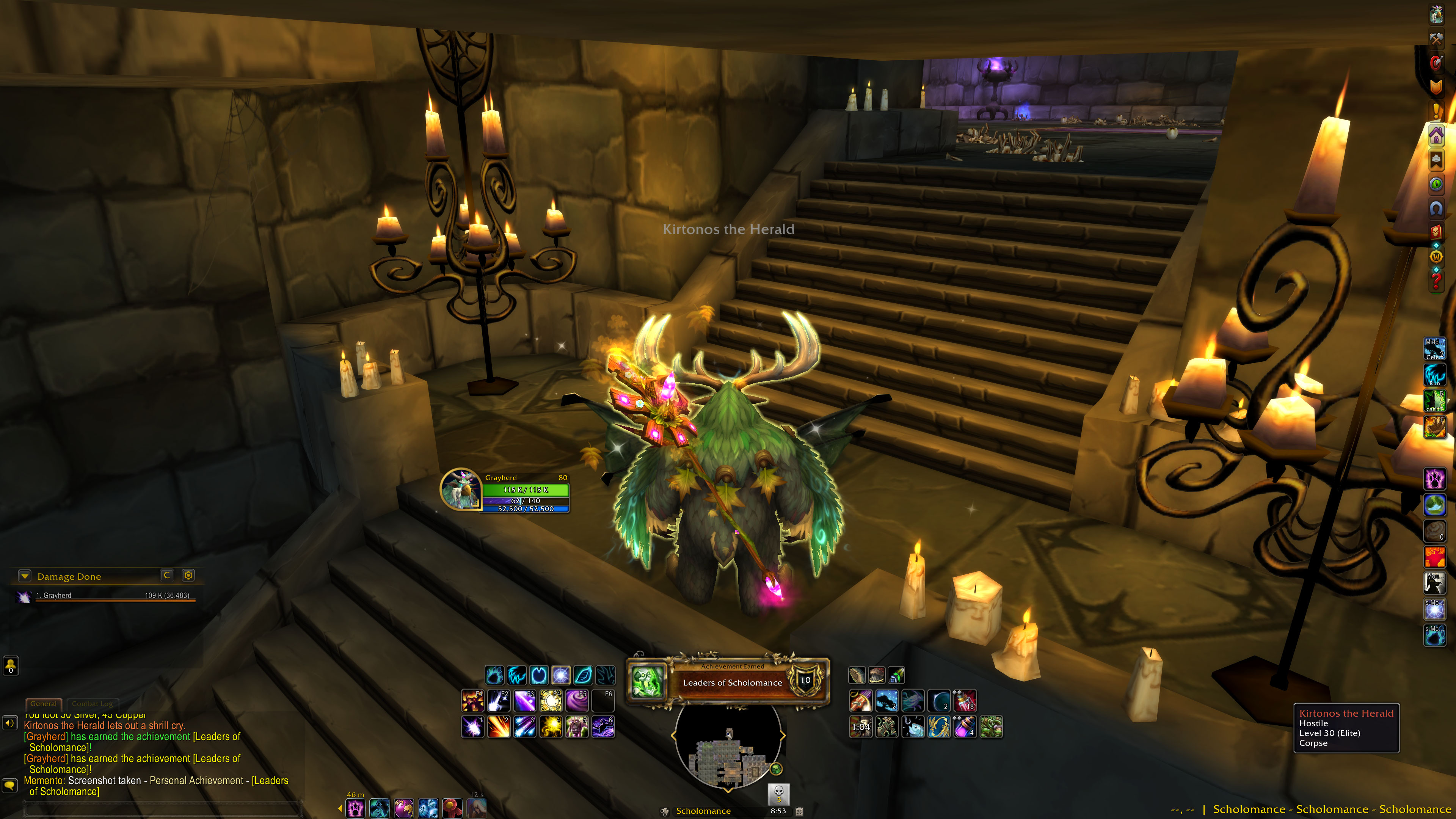
Task: Reset the damage meter with the C button
Action: (167, 576)
